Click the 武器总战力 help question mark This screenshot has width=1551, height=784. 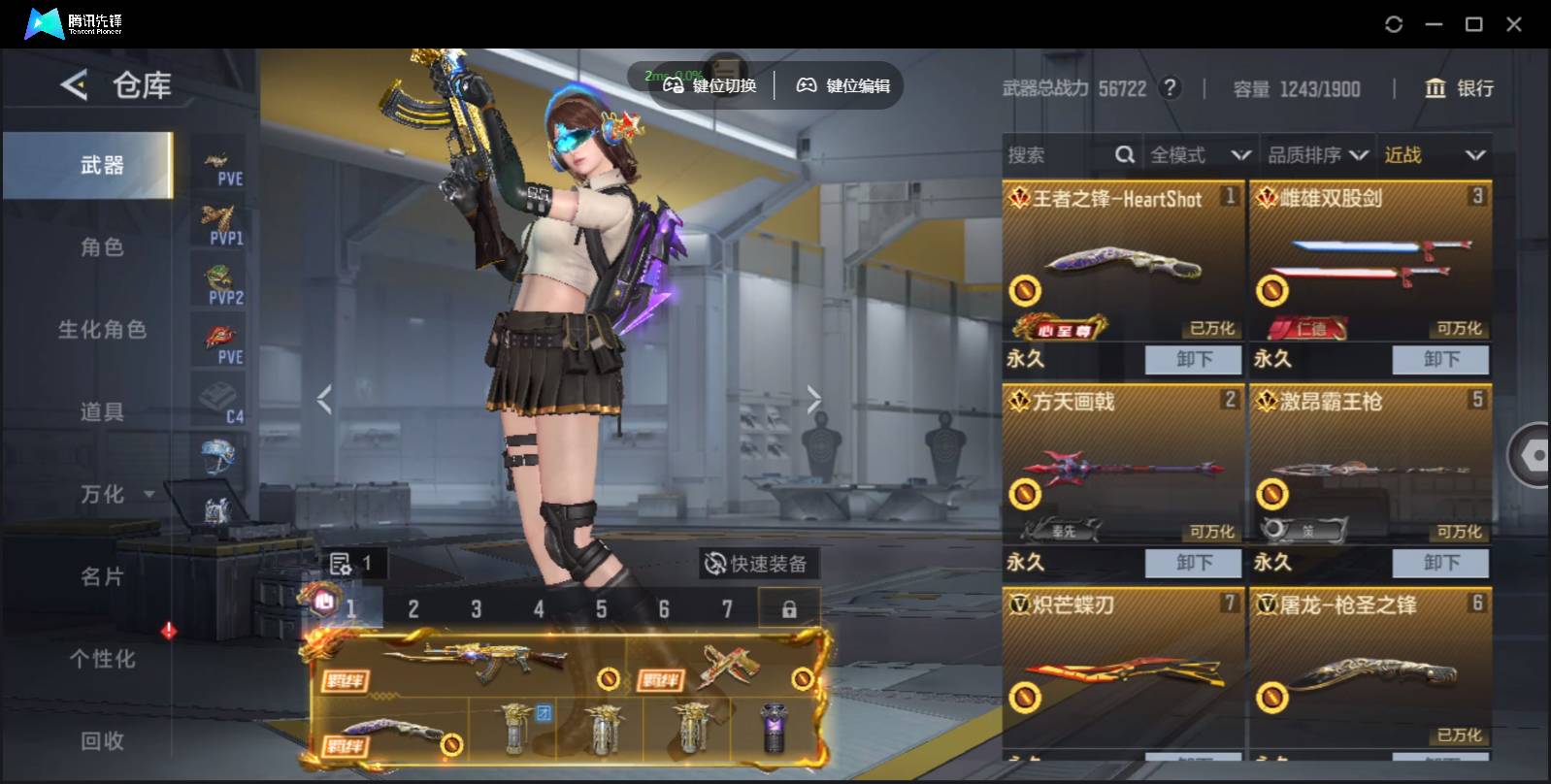click(1171, 88)
